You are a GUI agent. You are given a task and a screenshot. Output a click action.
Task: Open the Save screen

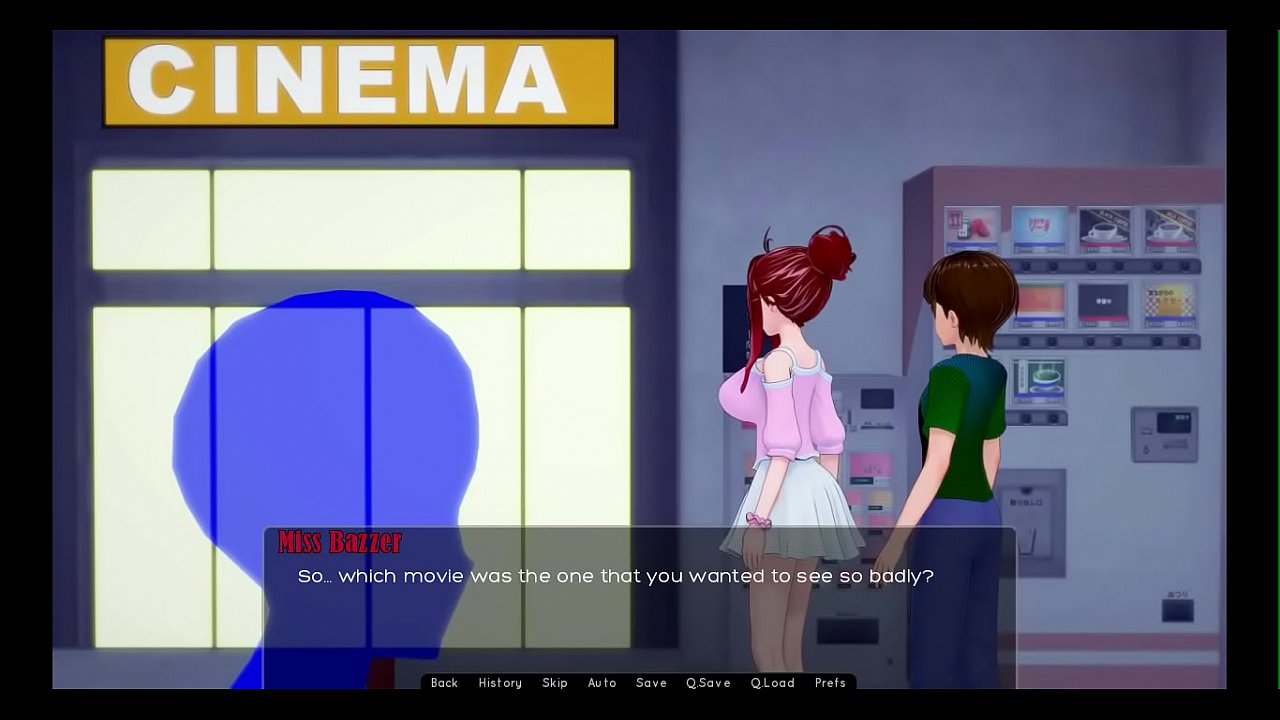[x=651, y=683]
